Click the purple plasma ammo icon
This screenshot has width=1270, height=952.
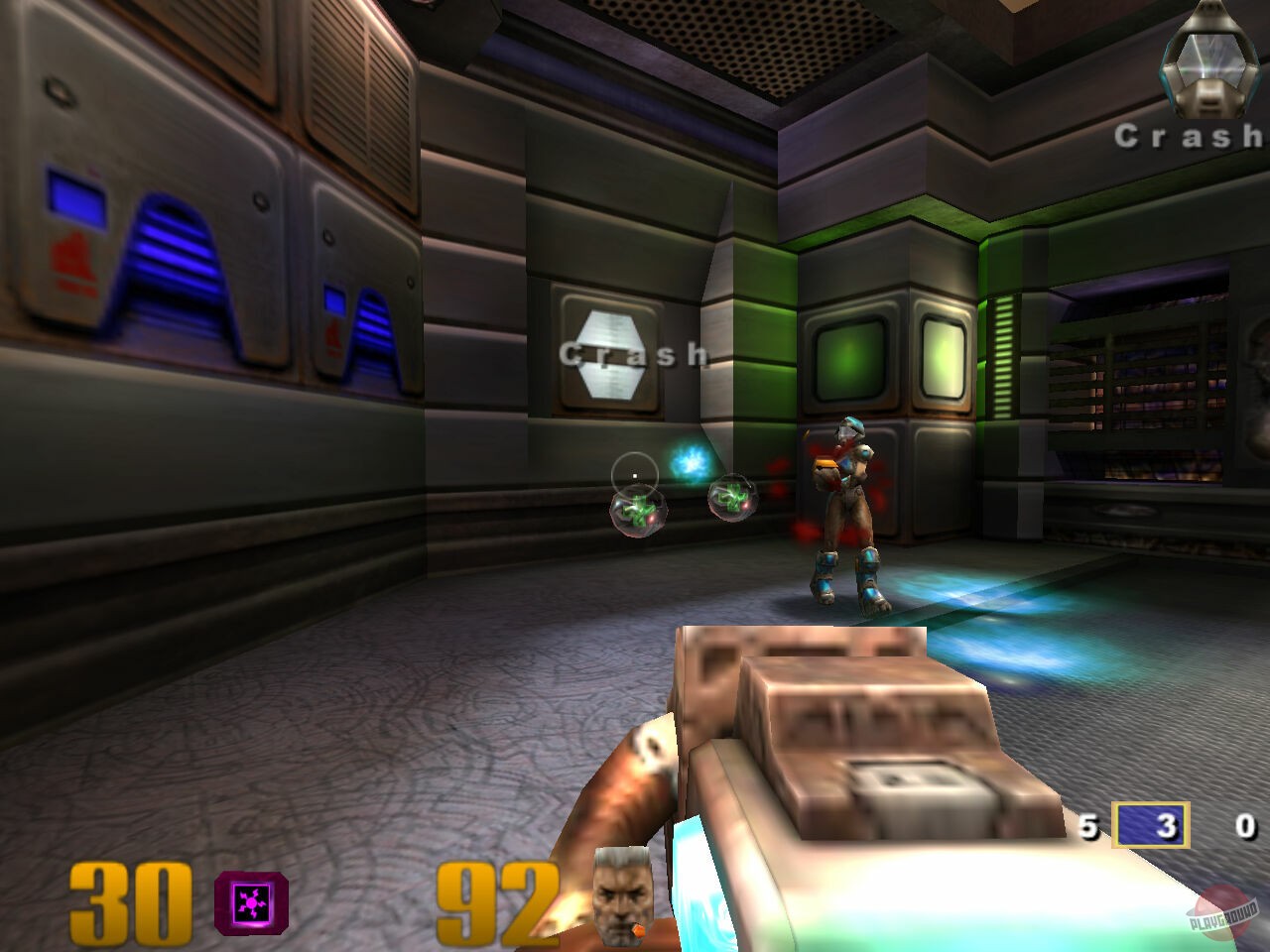251,903
